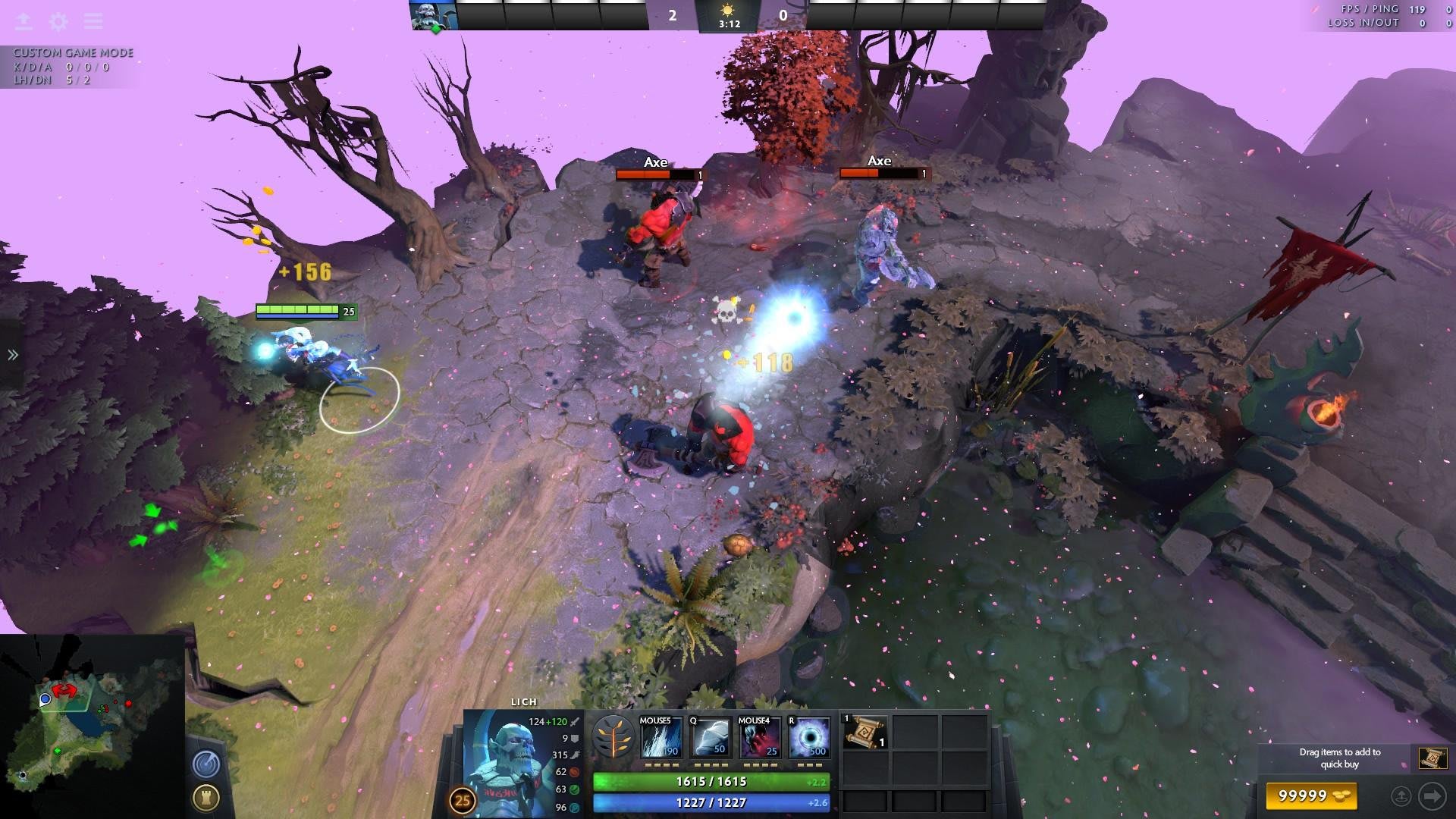Activate the Scan radar button
The width and height of the screenshot is (1456, 819).
pos(206,763)
